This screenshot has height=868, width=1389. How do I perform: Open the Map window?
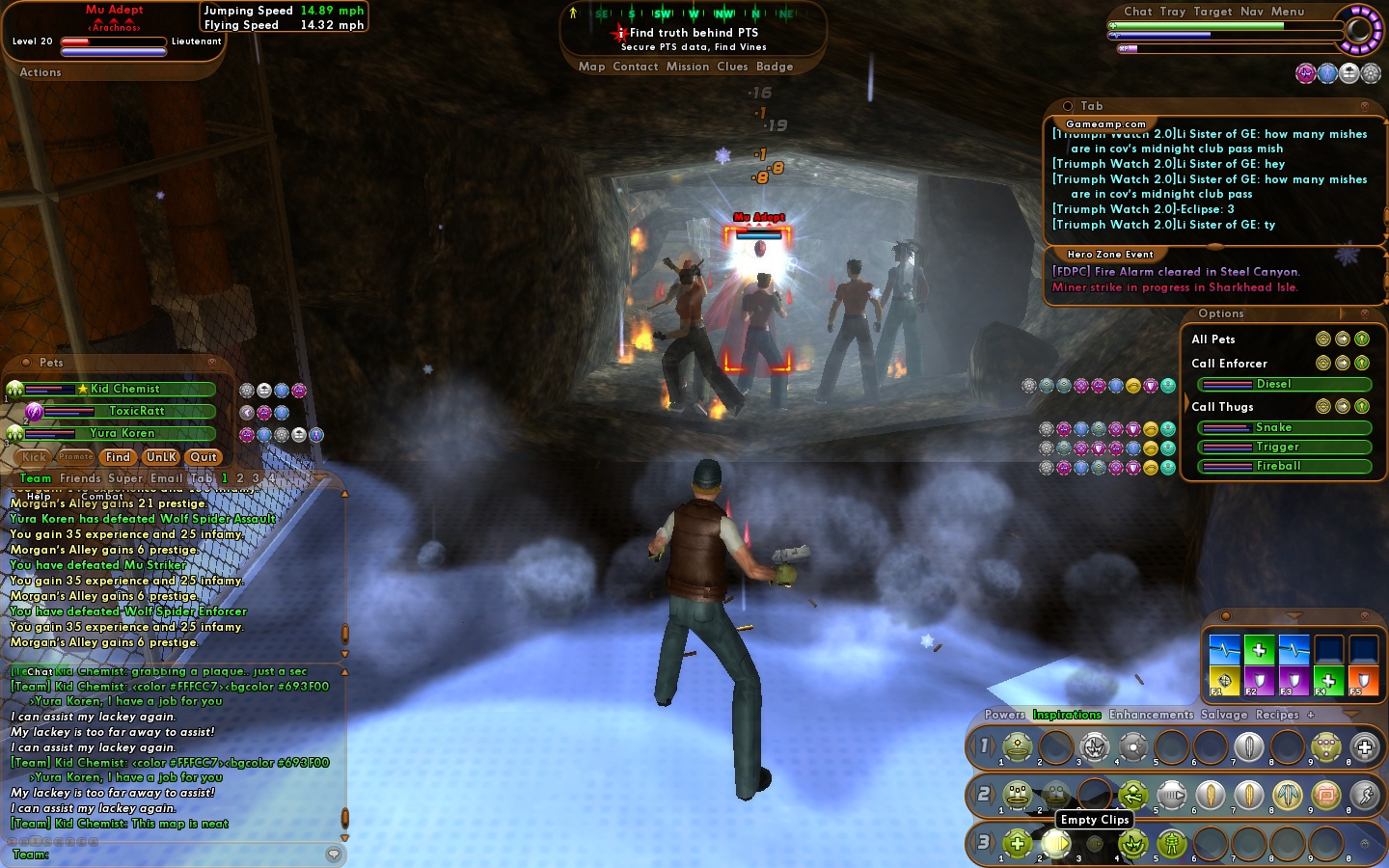tap(591, 67)
